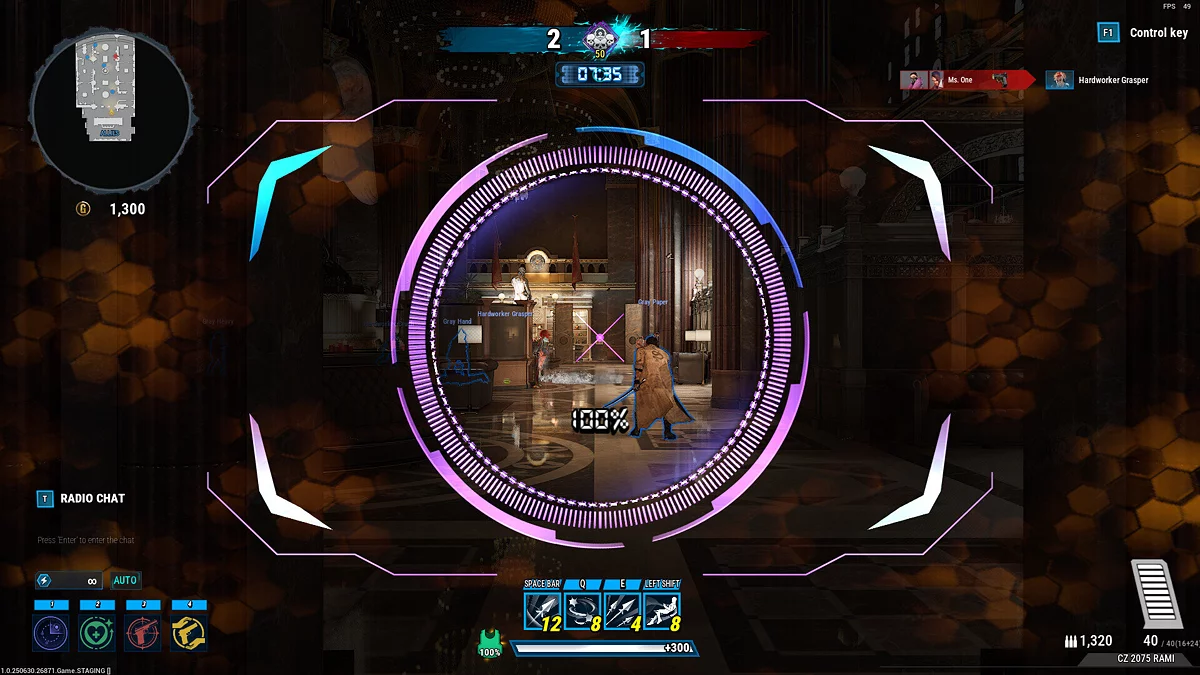
Task: Select the purple radar clock item
Action: [x=51, y=633]
